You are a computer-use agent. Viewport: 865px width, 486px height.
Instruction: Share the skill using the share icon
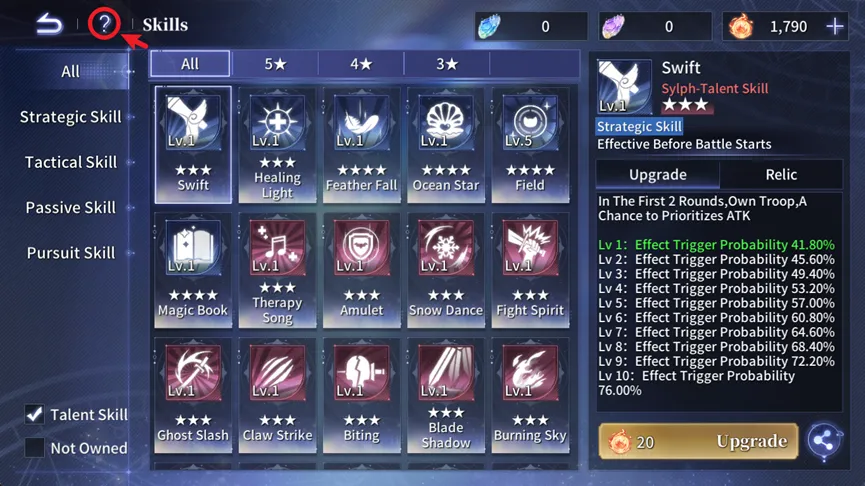pyautogui.click(x=824, y=441)
